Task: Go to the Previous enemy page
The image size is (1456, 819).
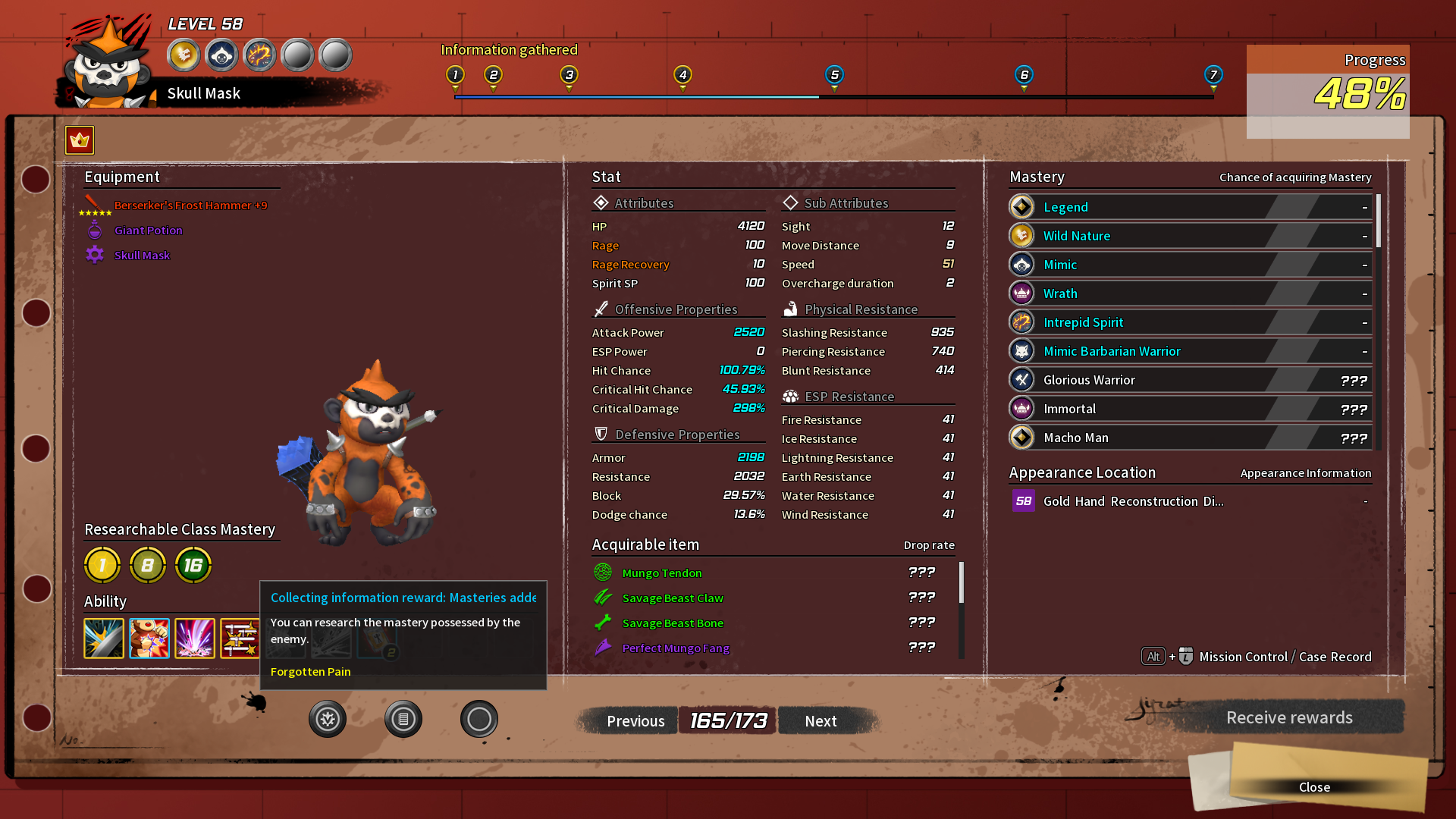Action: point(635,721)
